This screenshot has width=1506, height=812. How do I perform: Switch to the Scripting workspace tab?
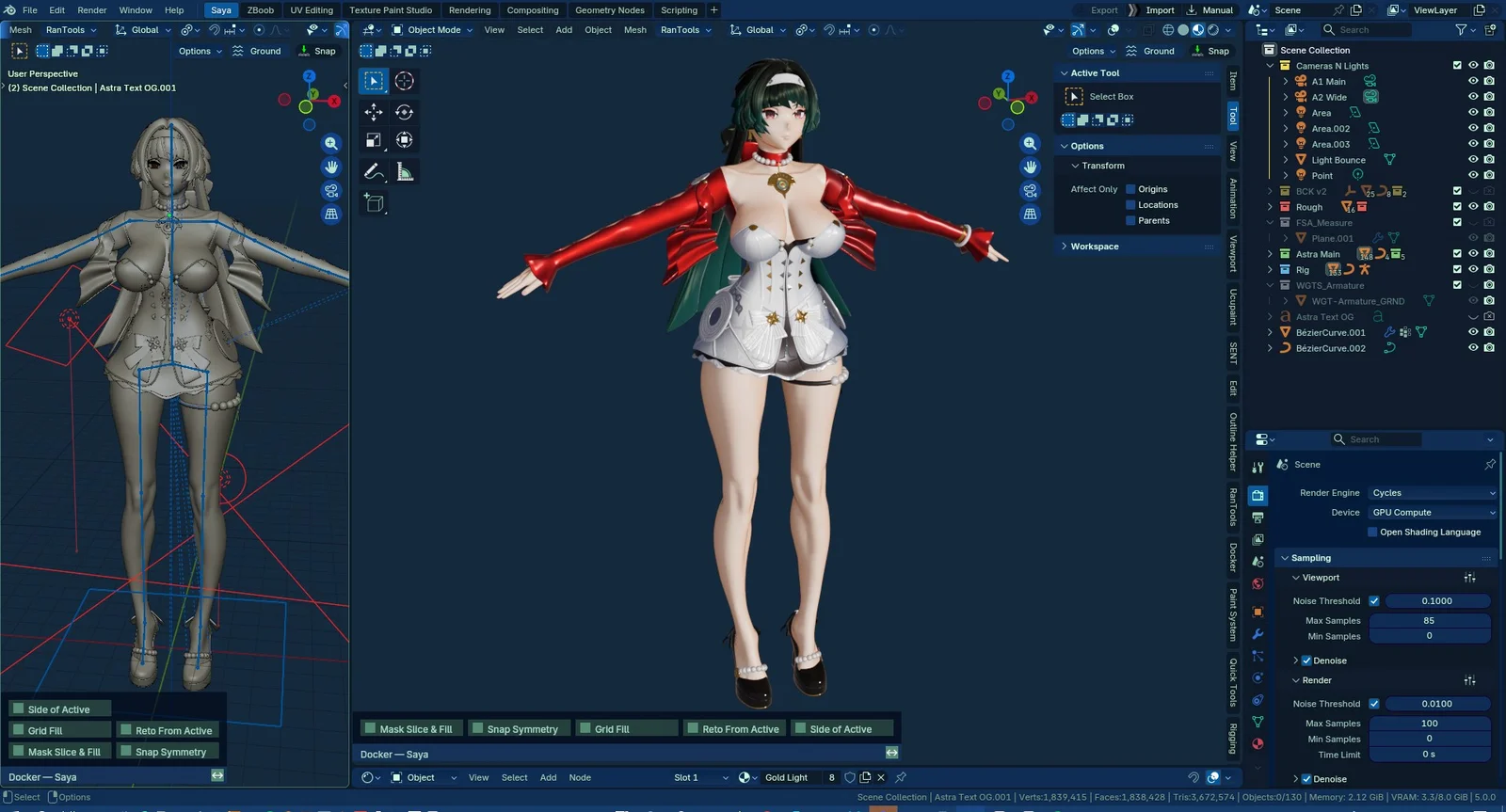coord(679,10)
